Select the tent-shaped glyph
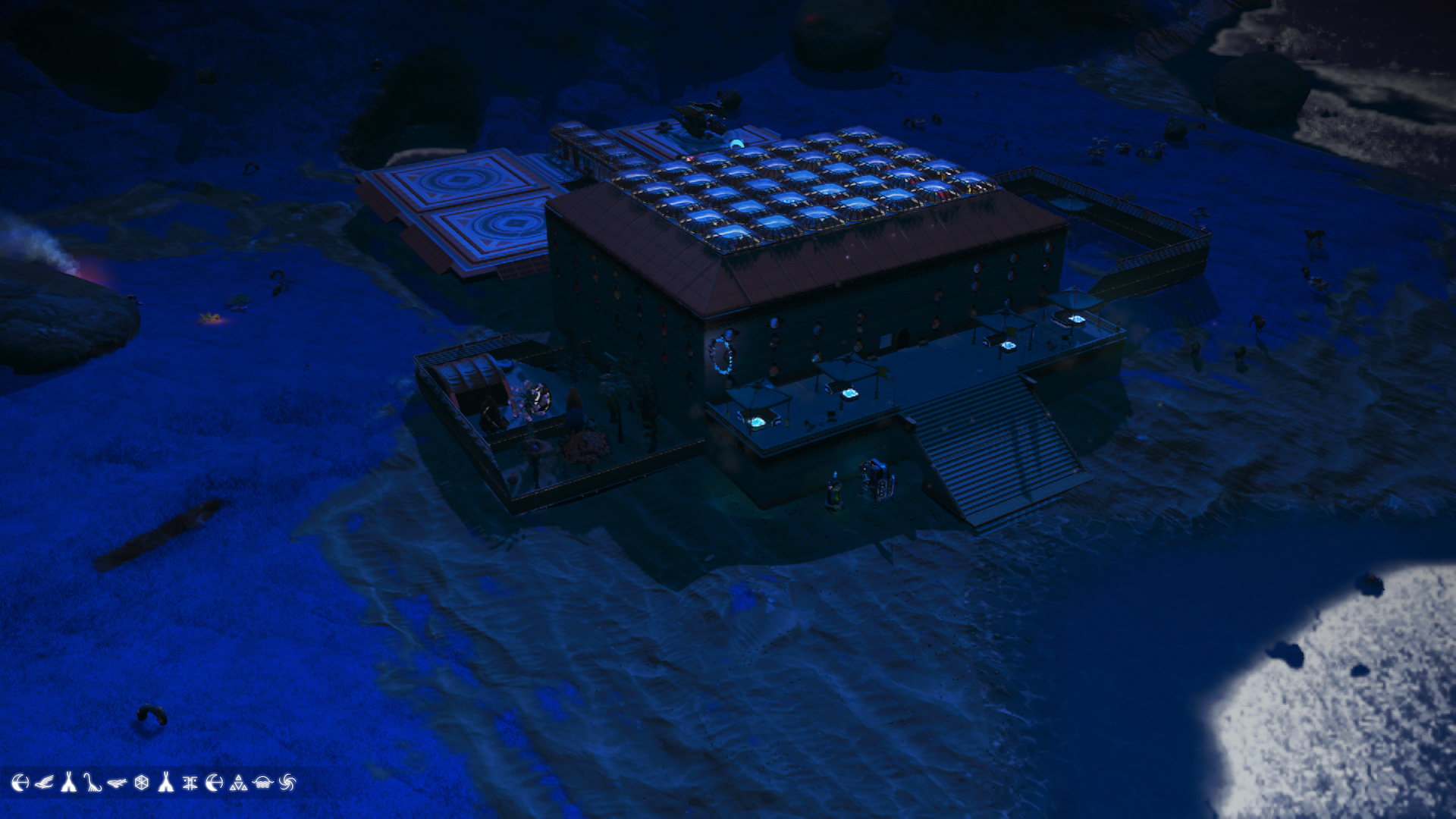The height and width of the screenshot is (819, 1456). pos(67,783)
